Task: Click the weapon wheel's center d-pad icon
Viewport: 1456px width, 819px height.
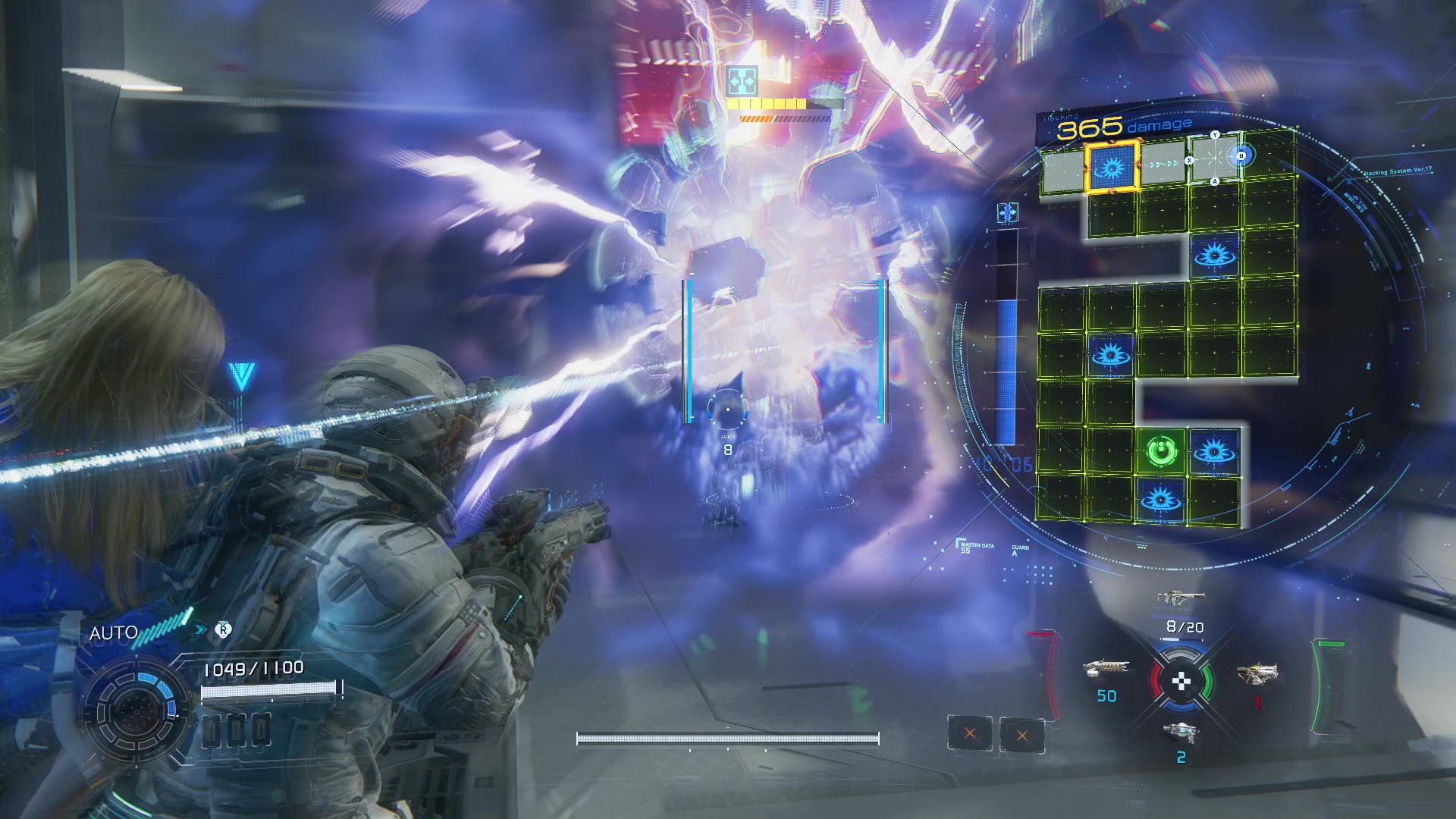Action: pyautogui.click(x=1181, y=682)
